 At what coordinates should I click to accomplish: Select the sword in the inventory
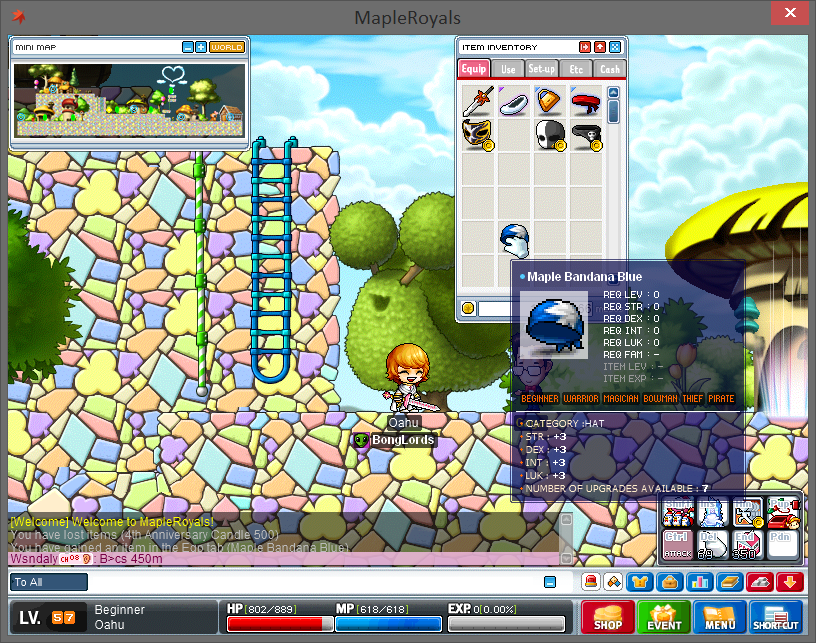point(479,101)
